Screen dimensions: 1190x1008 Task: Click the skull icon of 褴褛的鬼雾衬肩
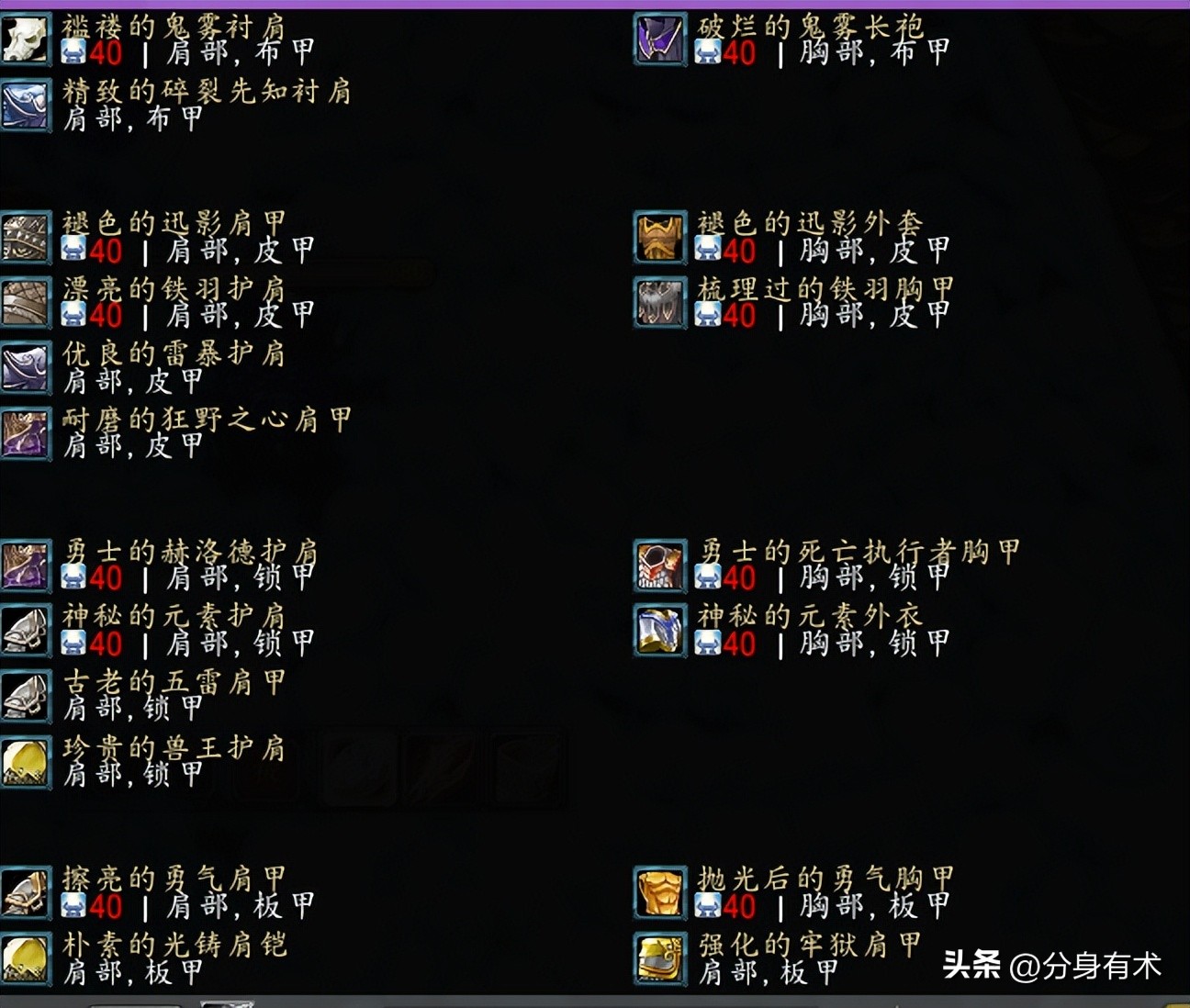click(x=26, y=39)
